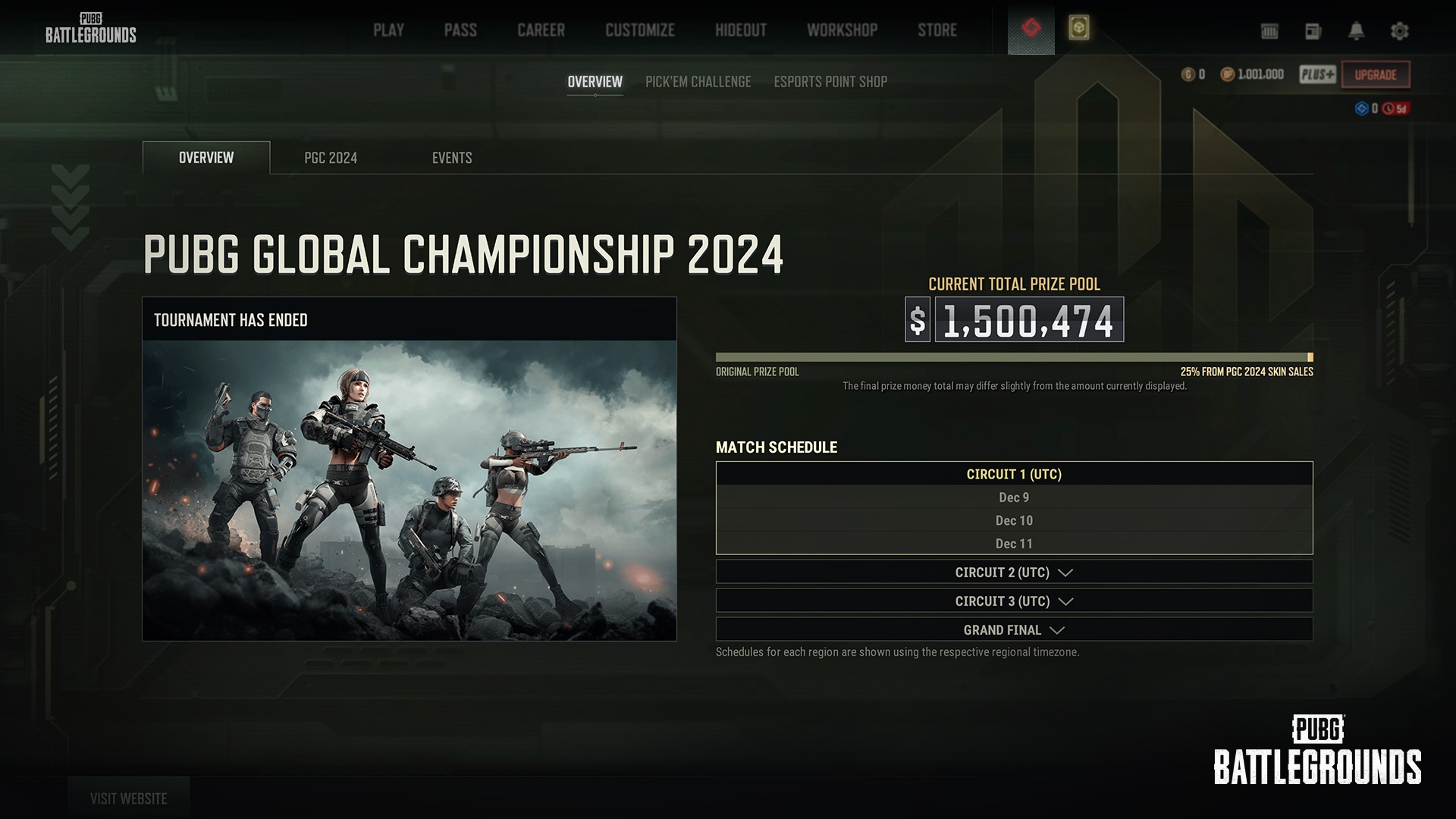
Task: Go to the PASS menu
Action: coord(460,30)
